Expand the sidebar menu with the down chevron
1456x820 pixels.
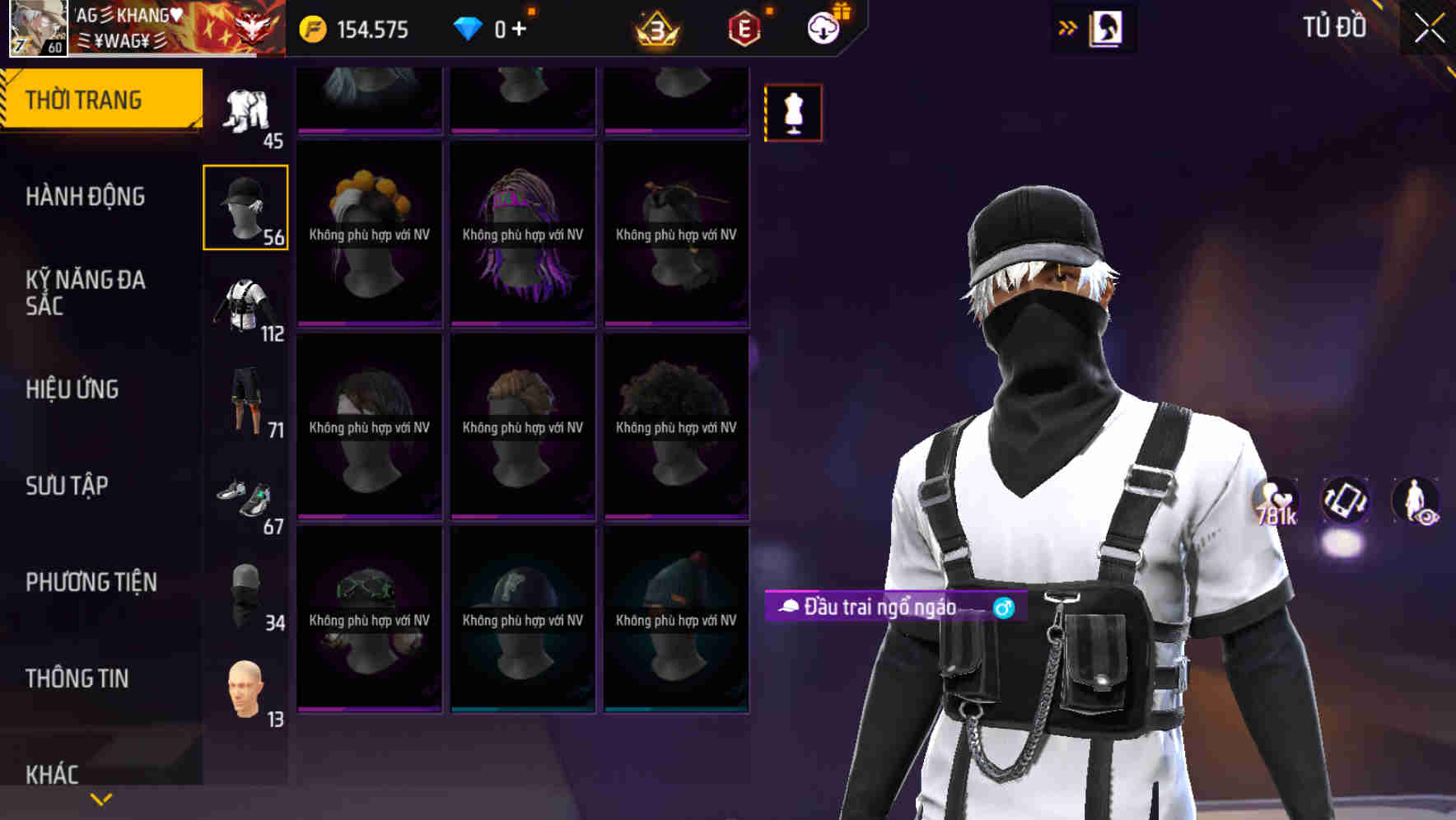coord(100,798)
